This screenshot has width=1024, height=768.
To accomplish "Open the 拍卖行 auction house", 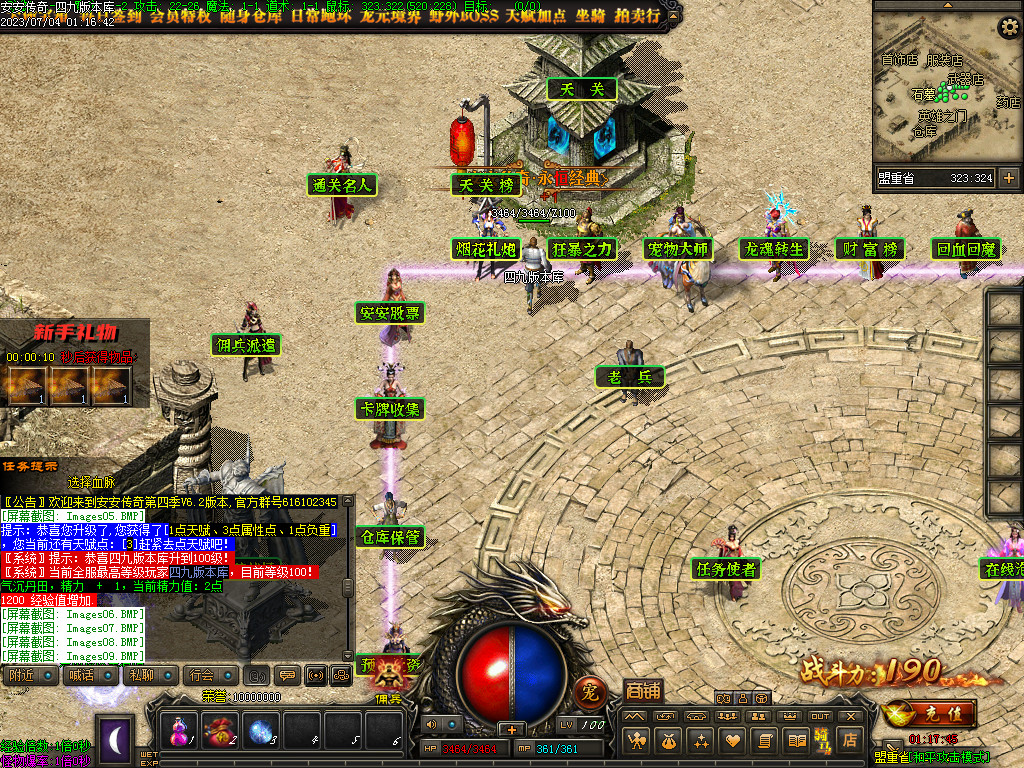I will pyautogui.click(x=637, y=15).
